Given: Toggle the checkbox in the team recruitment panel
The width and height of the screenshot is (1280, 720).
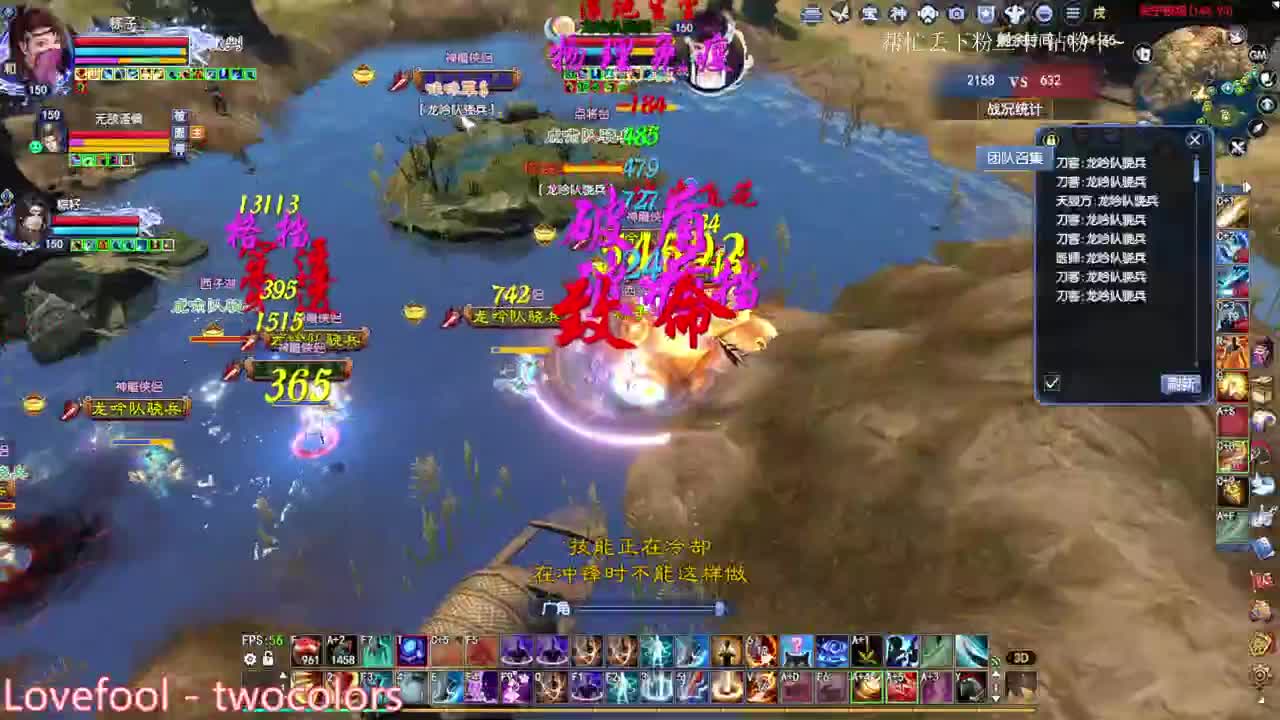Looking at the screenshot, I should click(x=1050, y=383).
